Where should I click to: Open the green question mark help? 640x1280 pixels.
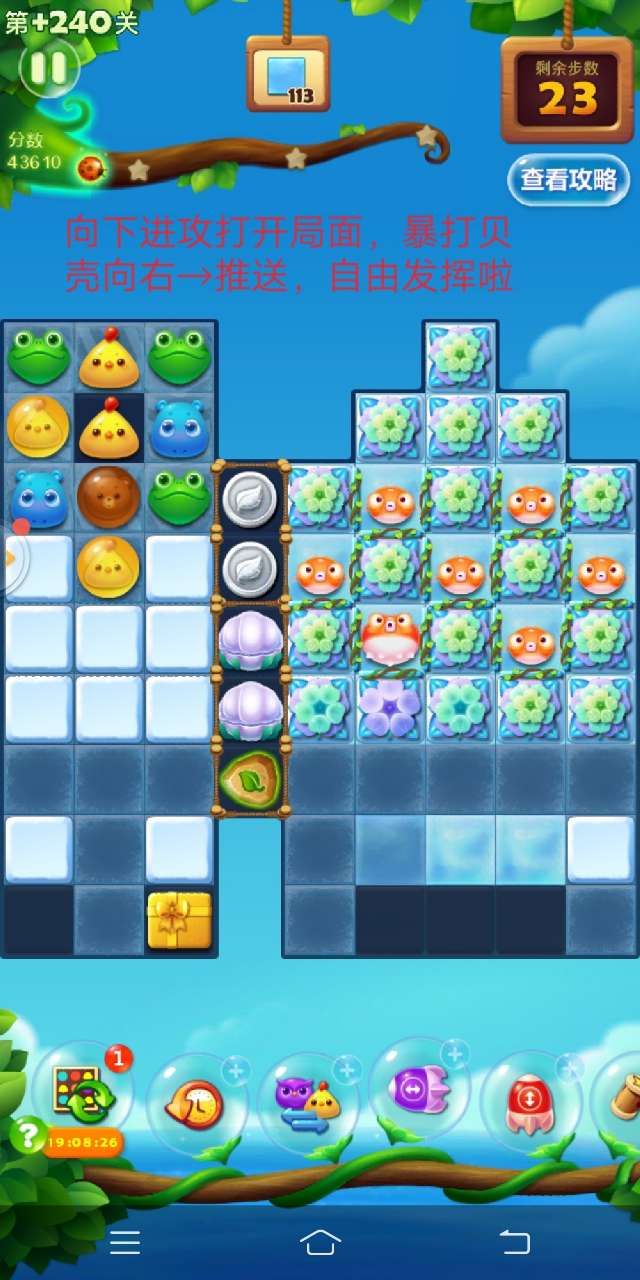click(29, 1134)
